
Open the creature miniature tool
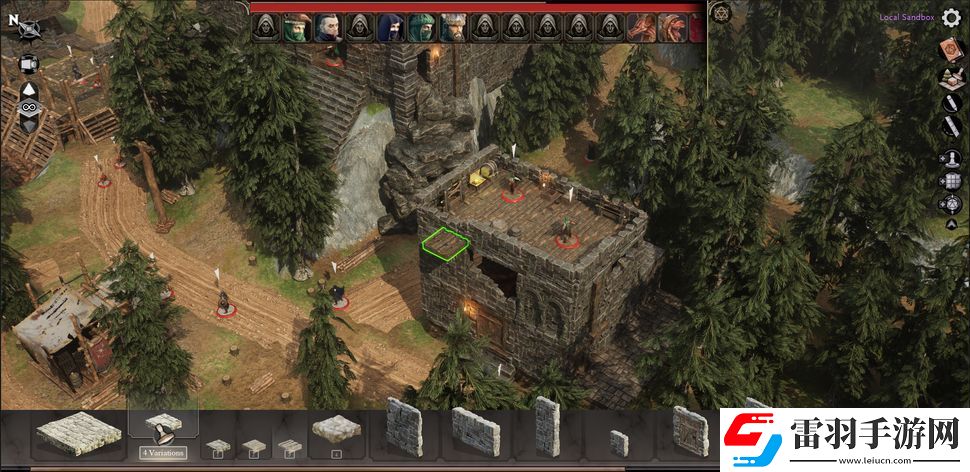[x=951, y=157]
